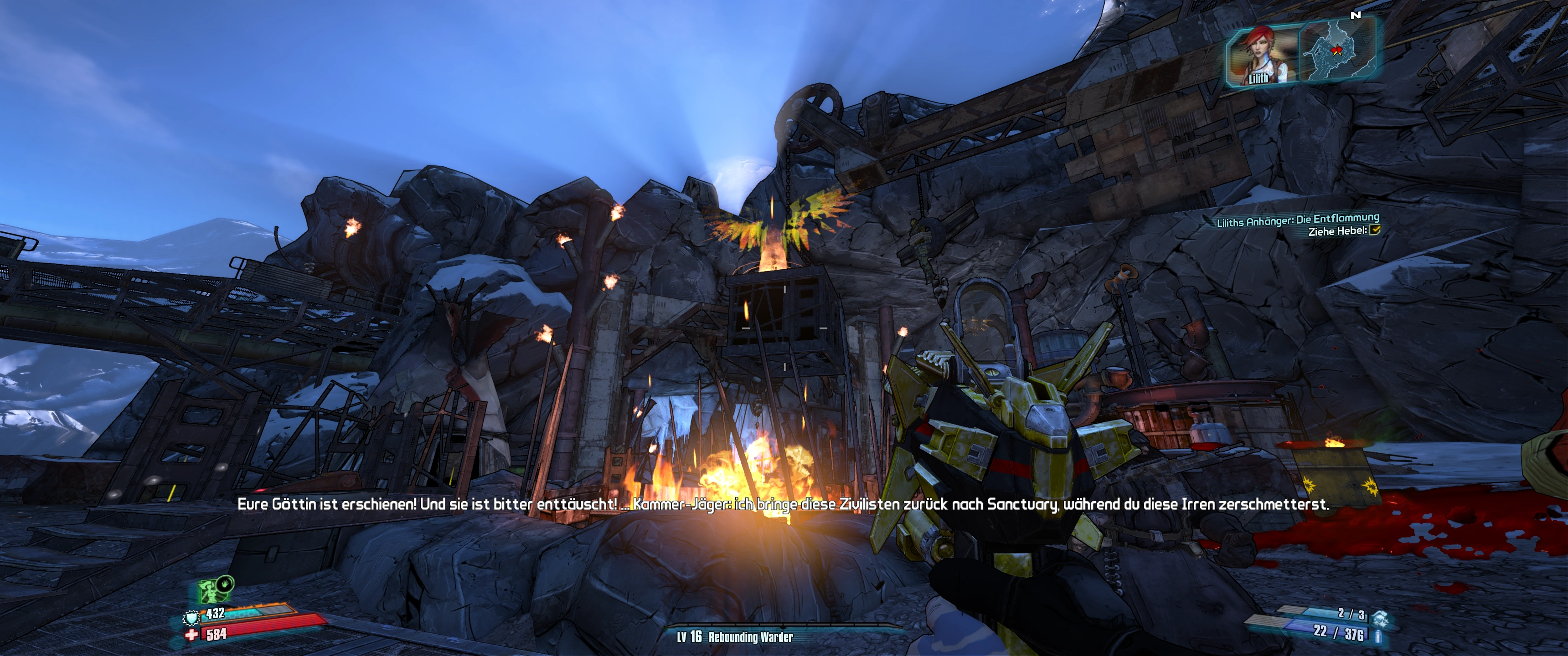Click the ammo magazine icon
Image resolution: width=1568 pixels, height=656 pixels.
click(x=1379, y=636)
